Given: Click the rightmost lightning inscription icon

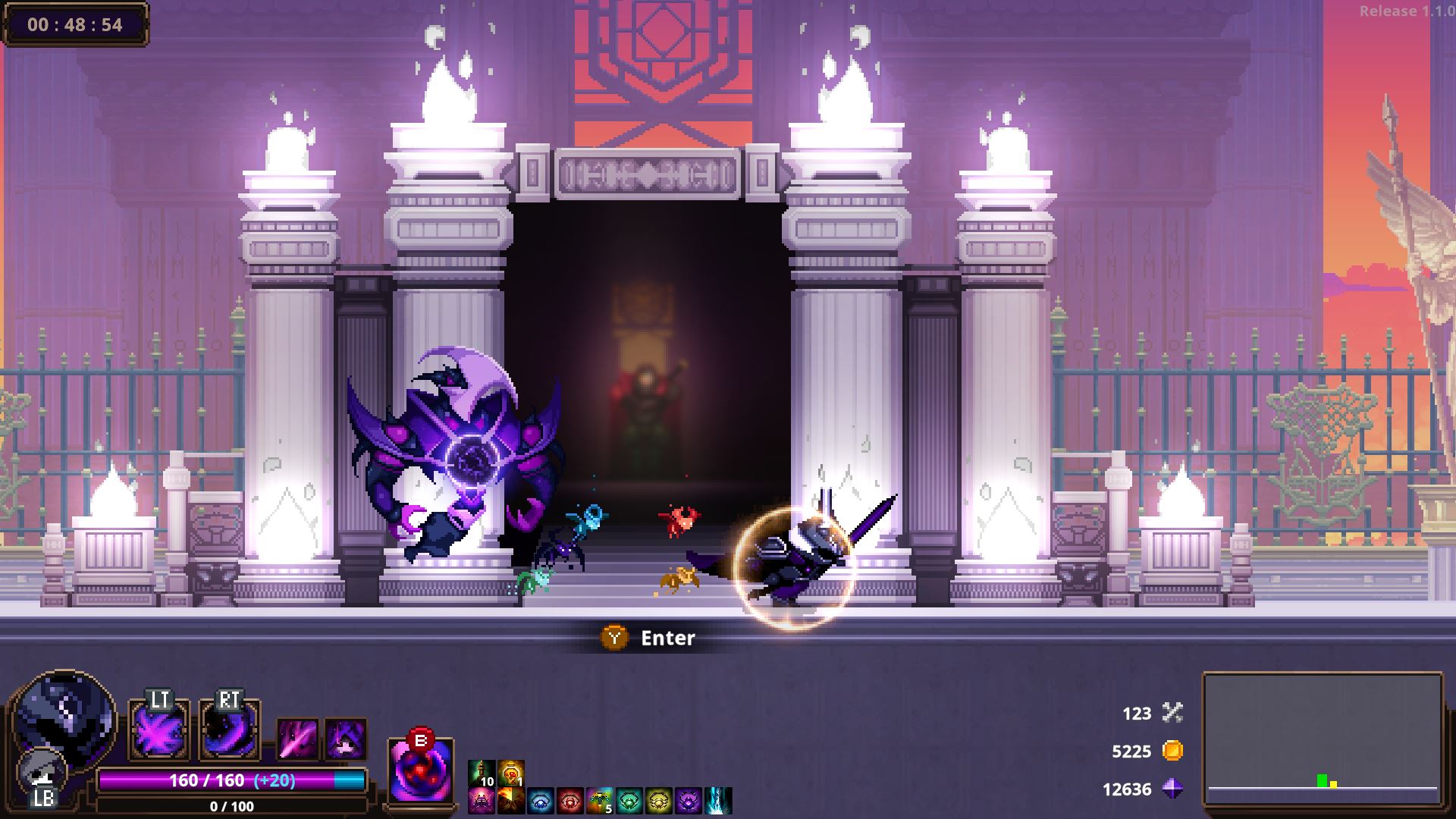Looking at the screenshot, I should [717, 800].
